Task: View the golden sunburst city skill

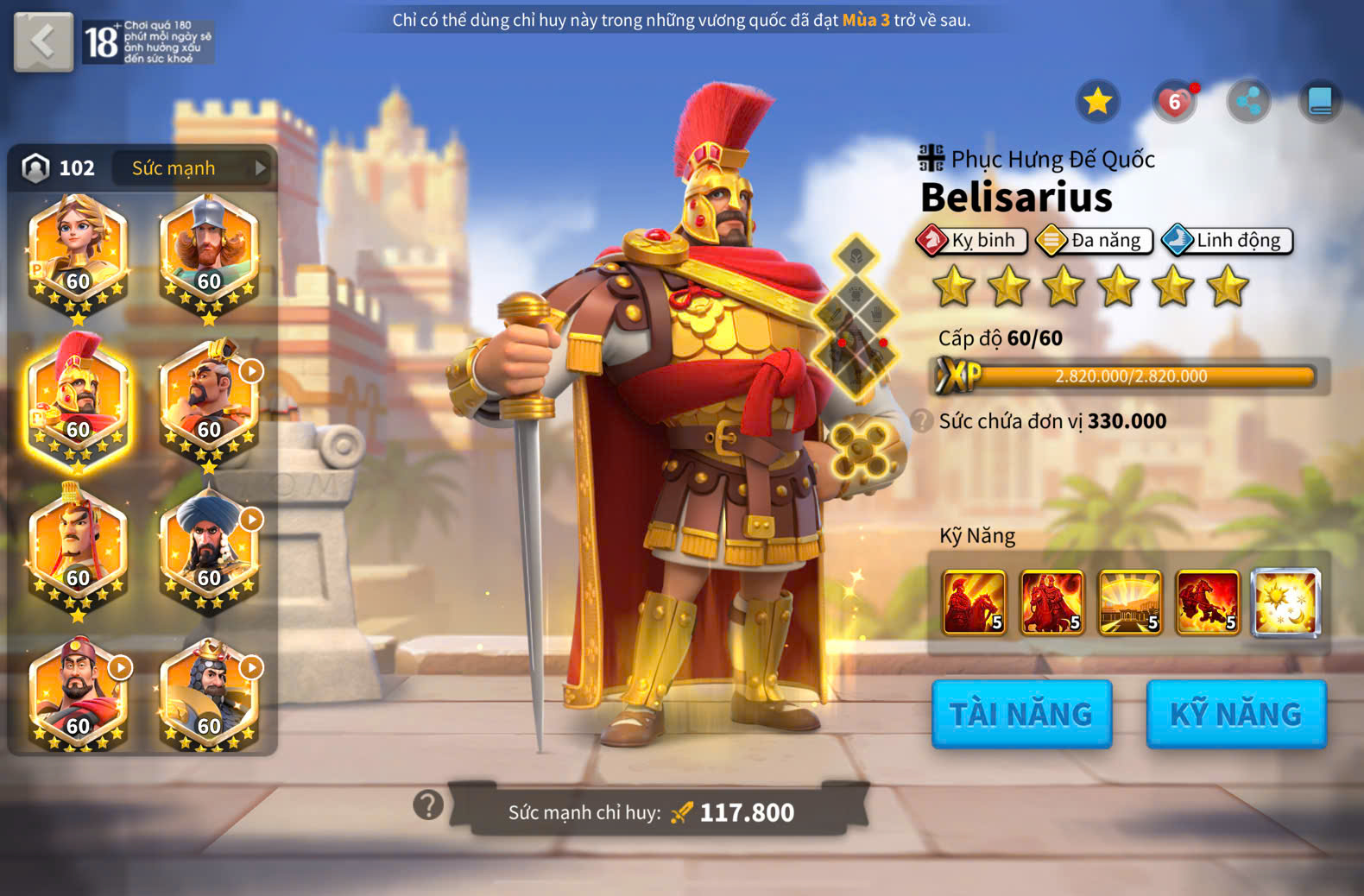Action: [1129, 602]
